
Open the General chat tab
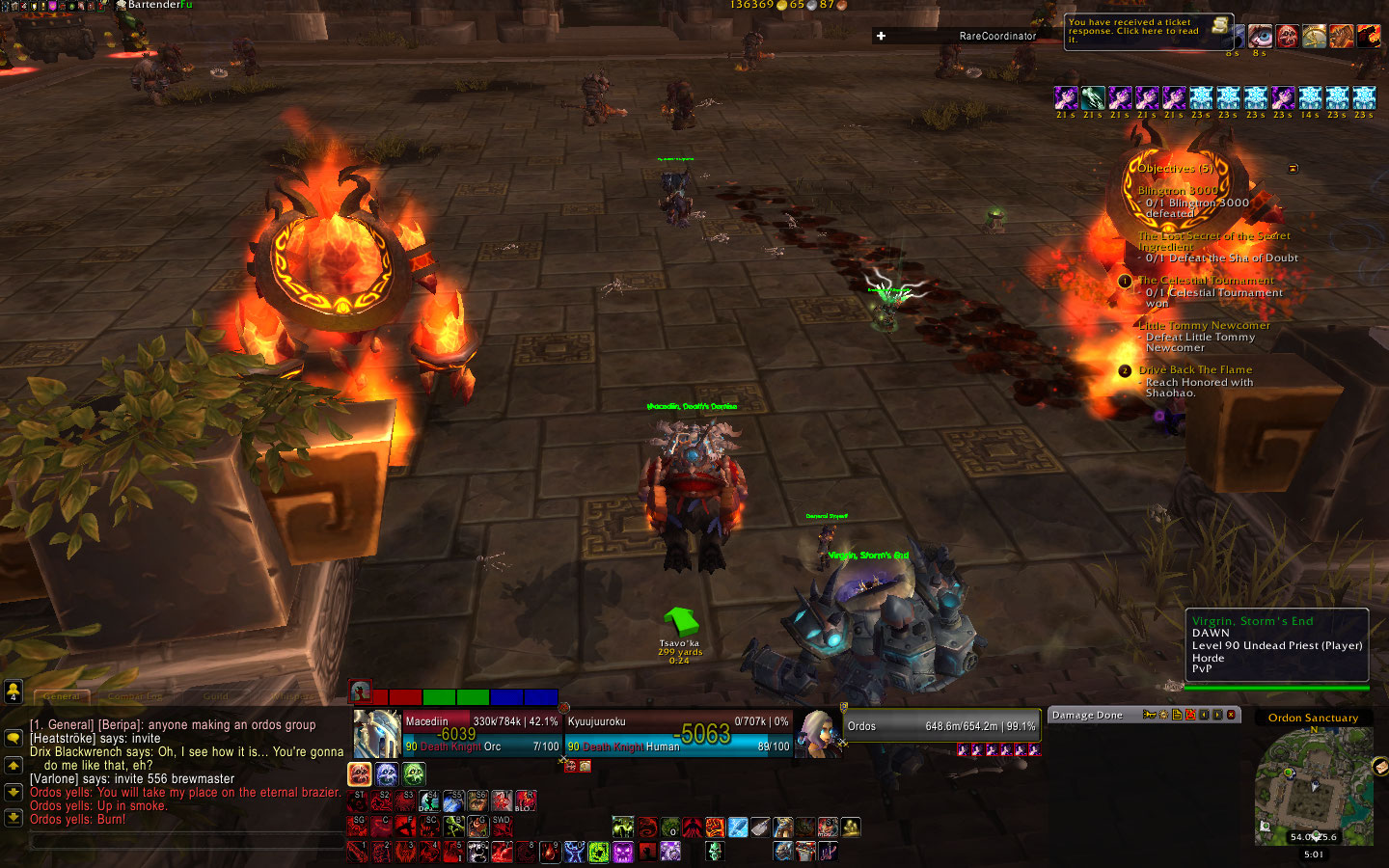[62, 695]
